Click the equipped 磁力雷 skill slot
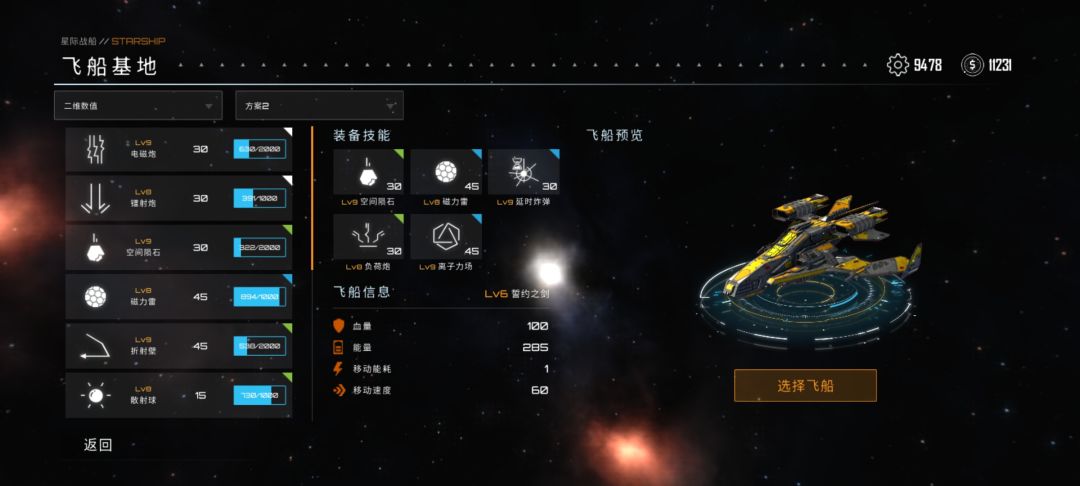The width and height of the screenshot is (1080, 486). click(x=445, y=173)
